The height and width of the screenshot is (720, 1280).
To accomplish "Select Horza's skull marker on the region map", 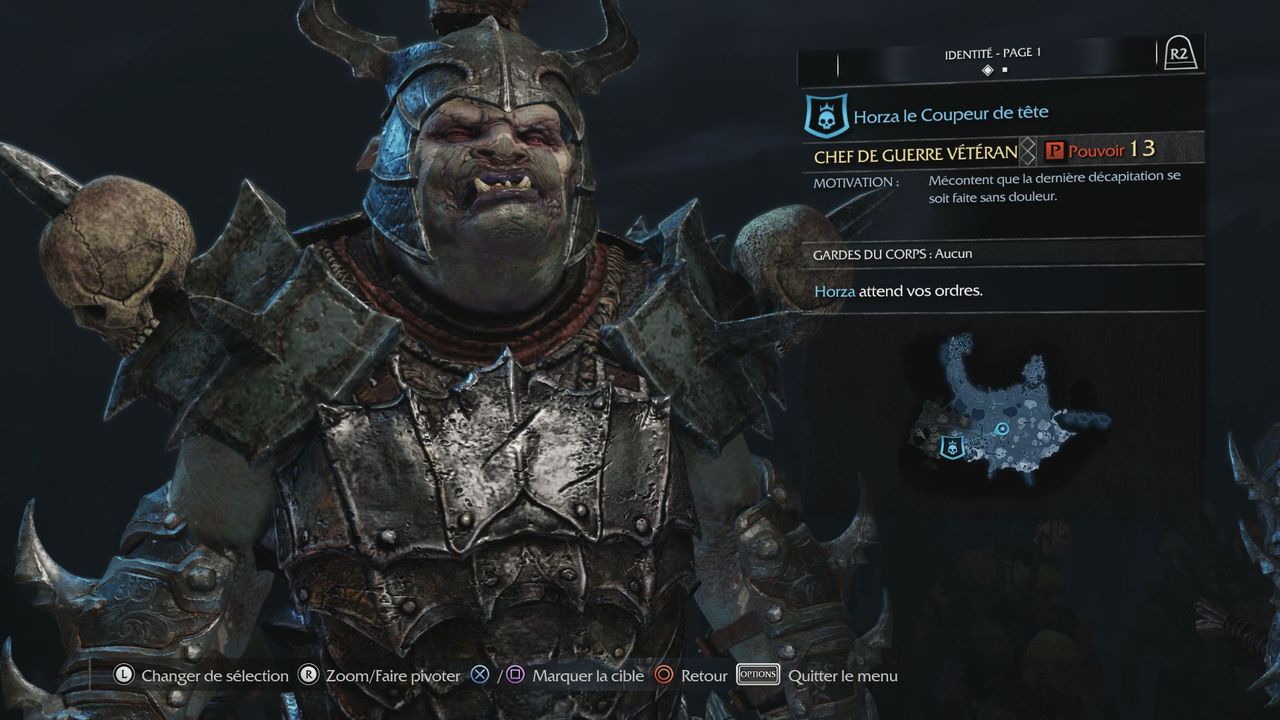I will pos(952,448).
